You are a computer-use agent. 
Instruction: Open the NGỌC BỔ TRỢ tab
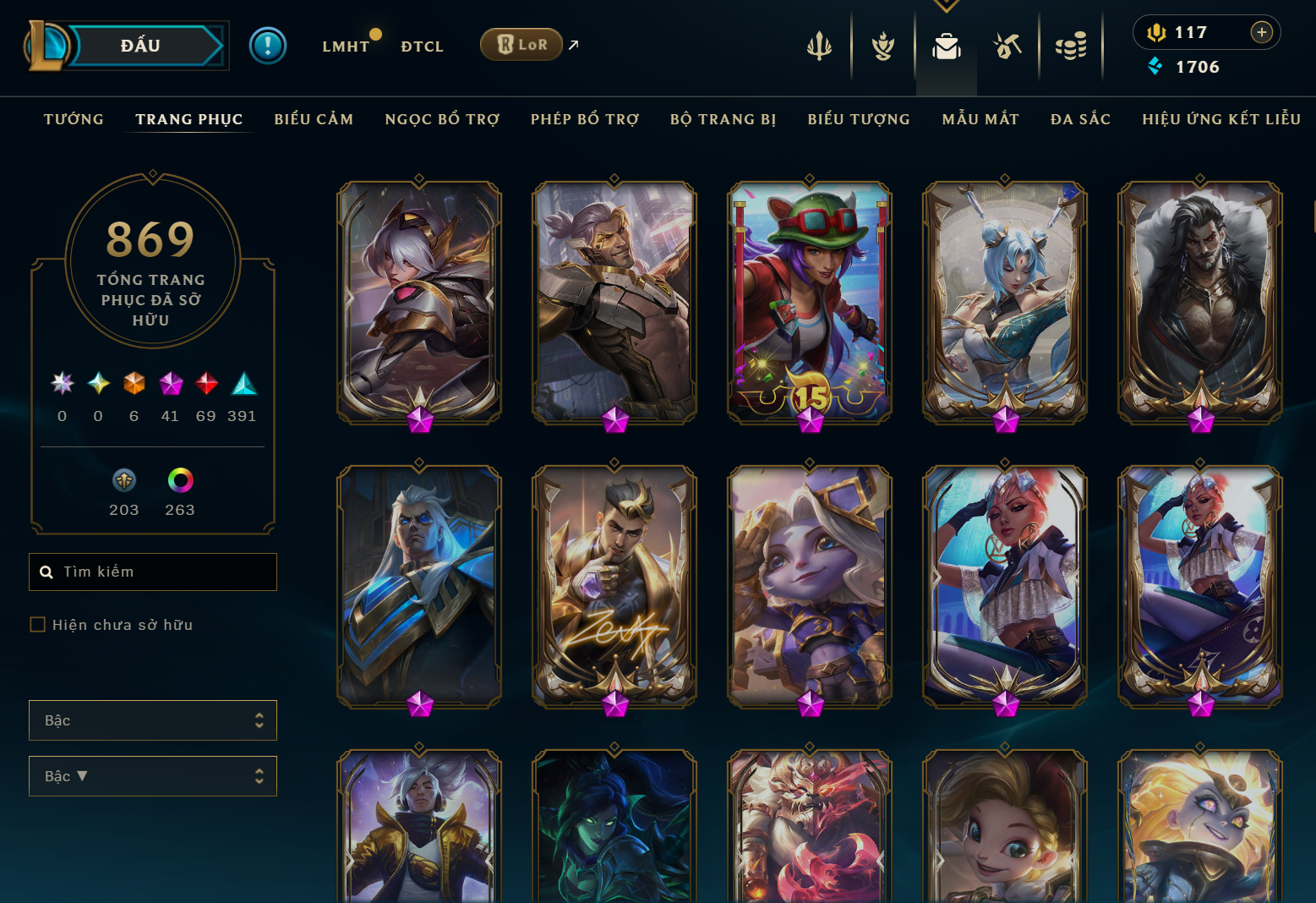click(440, 119)
